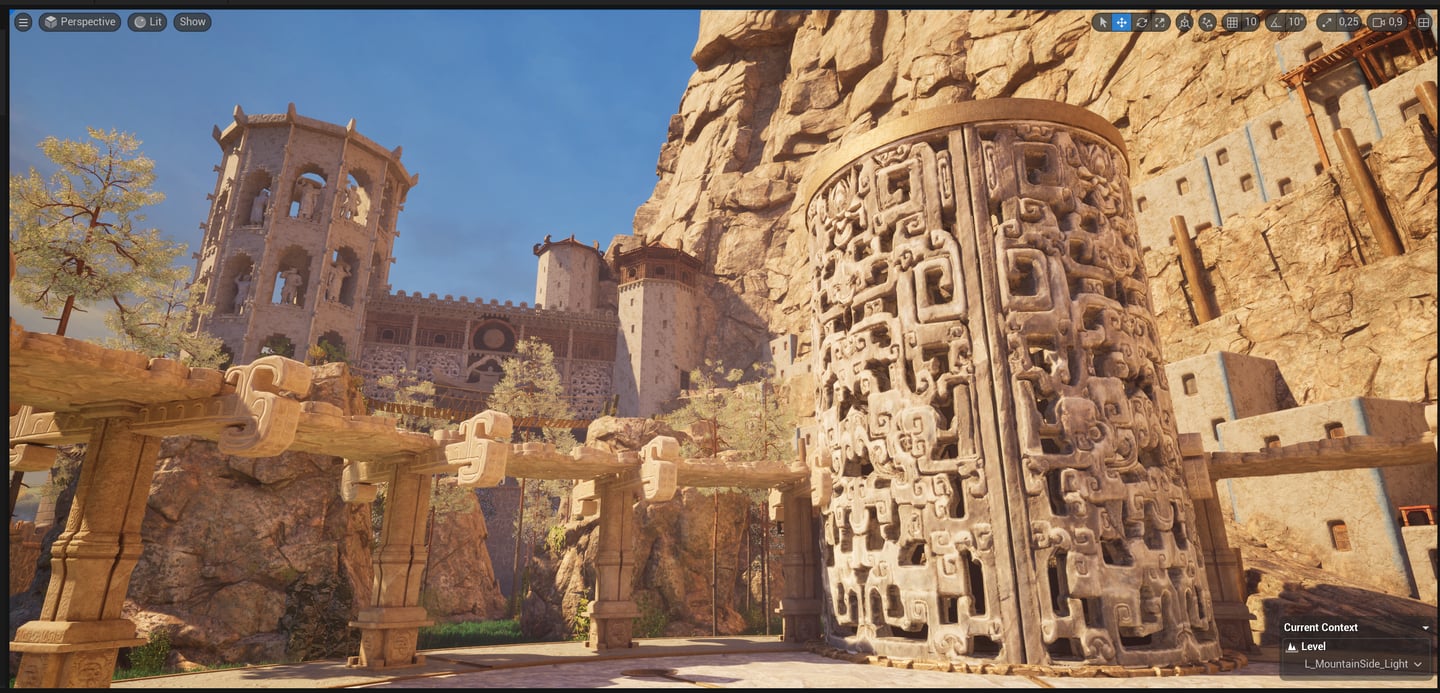Open the Perspective view mode dropdown

coord(80,22)
